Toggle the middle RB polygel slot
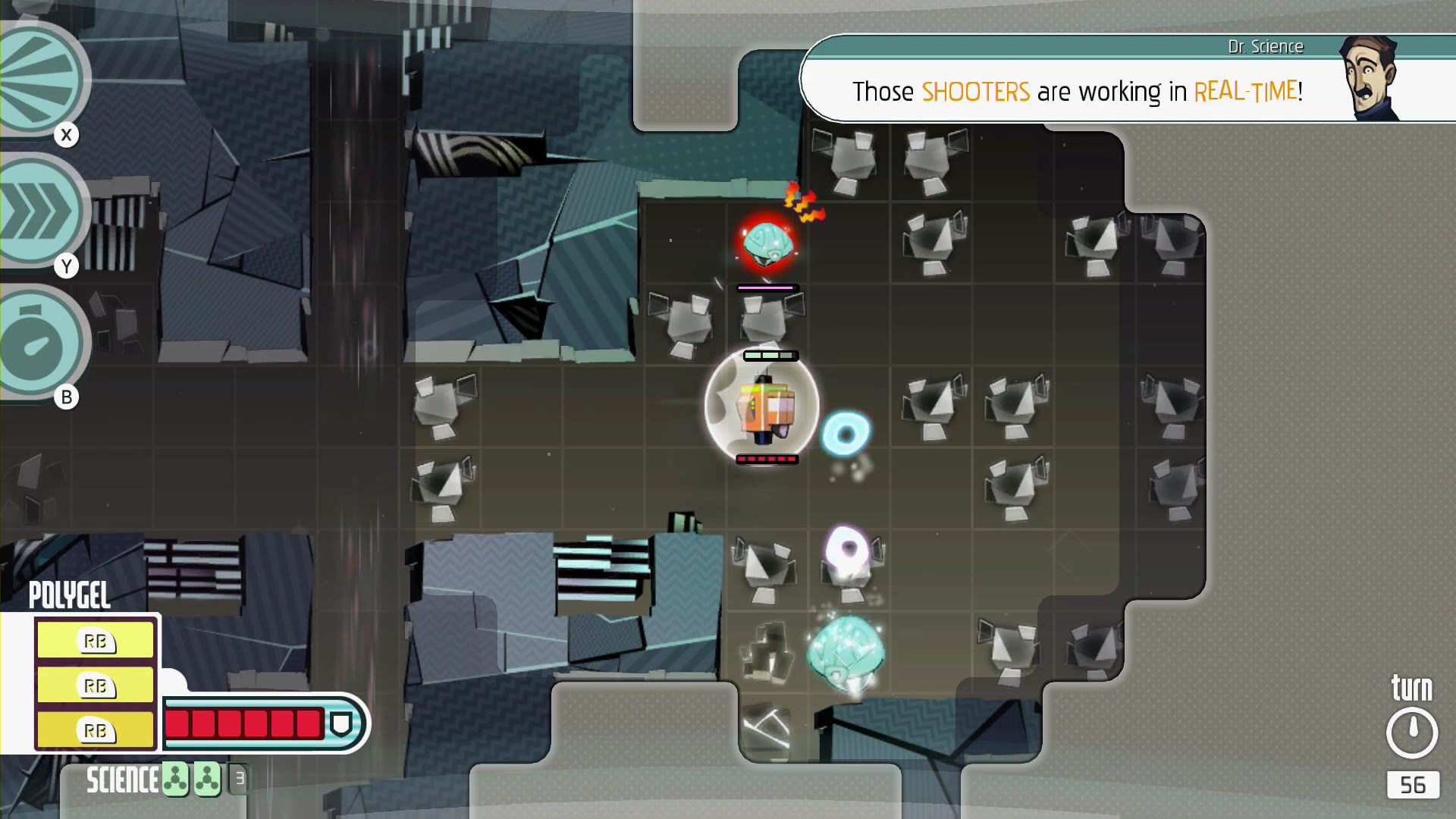1456x819 pixels. pyautogui.click(x=94, y=686)
